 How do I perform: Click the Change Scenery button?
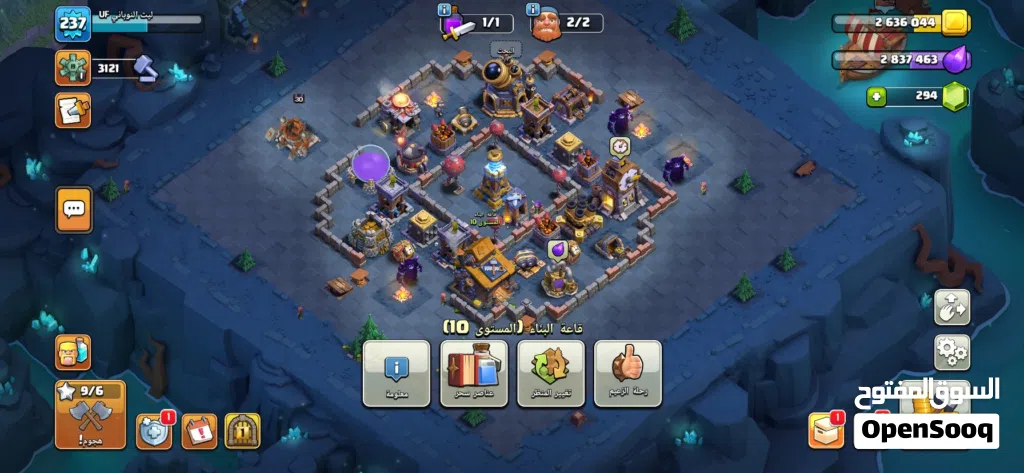[550, 372]
